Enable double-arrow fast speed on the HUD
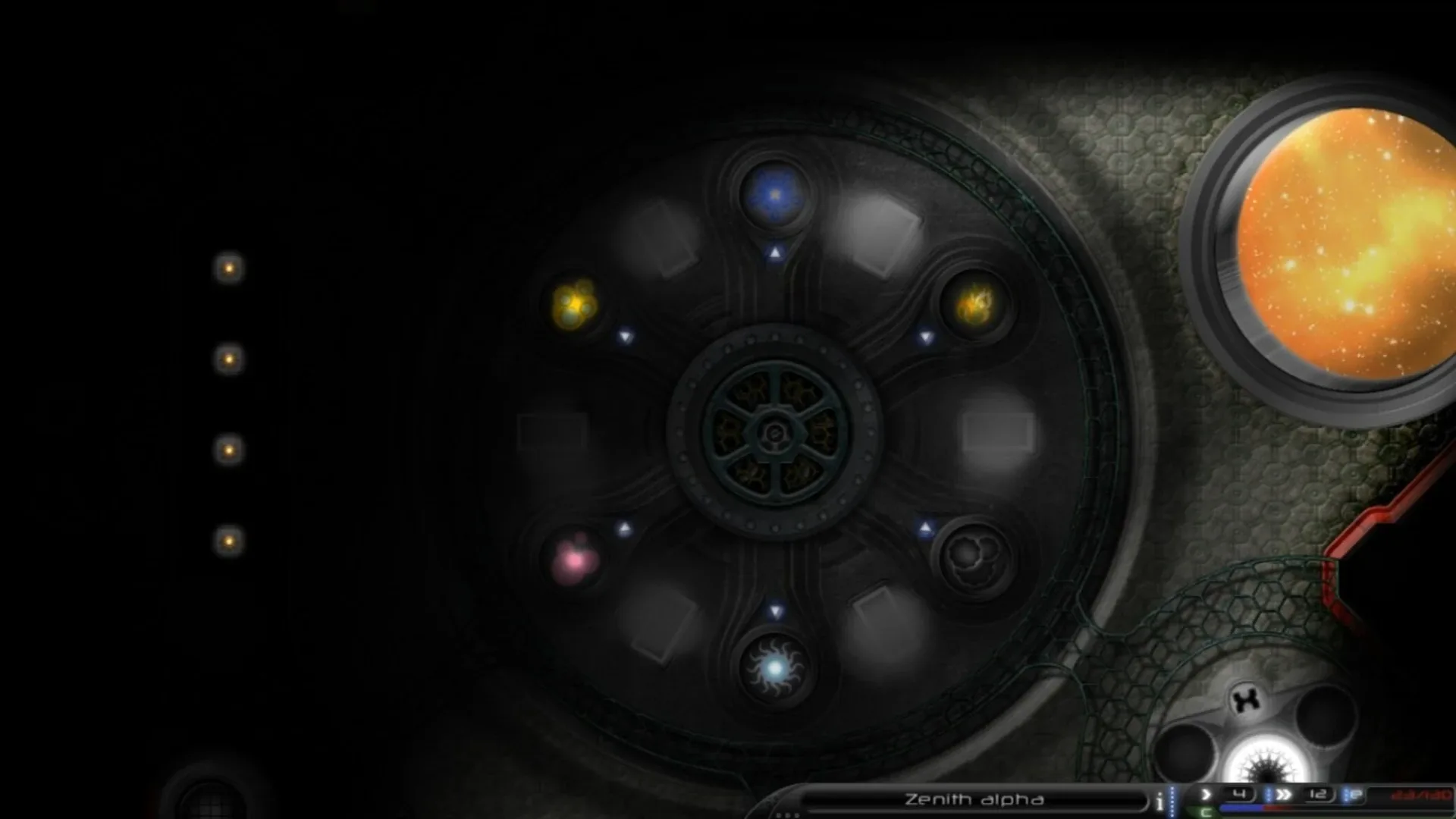The height and width of the screenshot is (819, 1456). coord(1283,794)
